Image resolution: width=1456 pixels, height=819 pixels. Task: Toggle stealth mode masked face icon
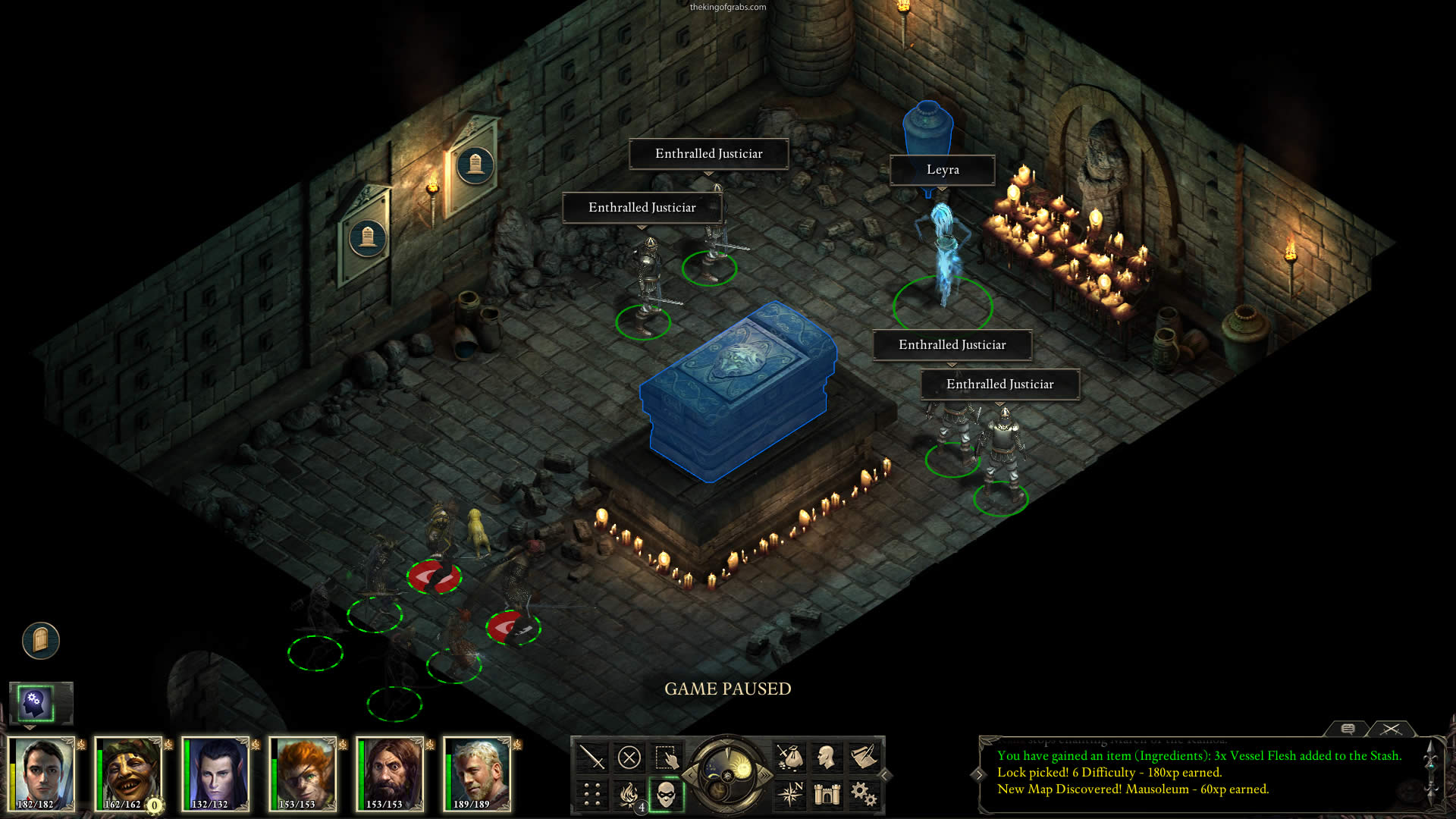[666, 794]
